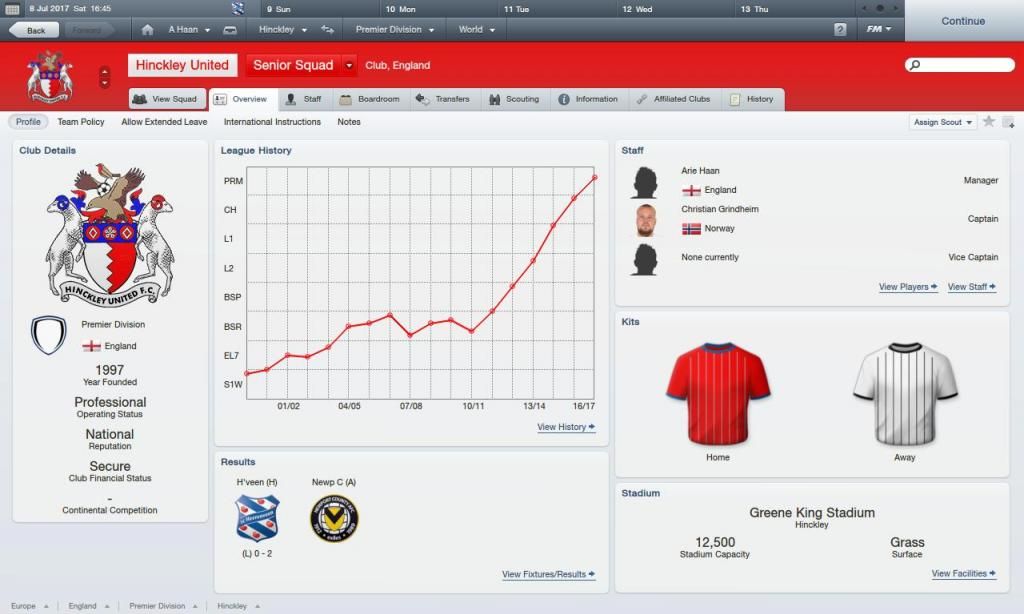Click the search input field

point(960,65)
